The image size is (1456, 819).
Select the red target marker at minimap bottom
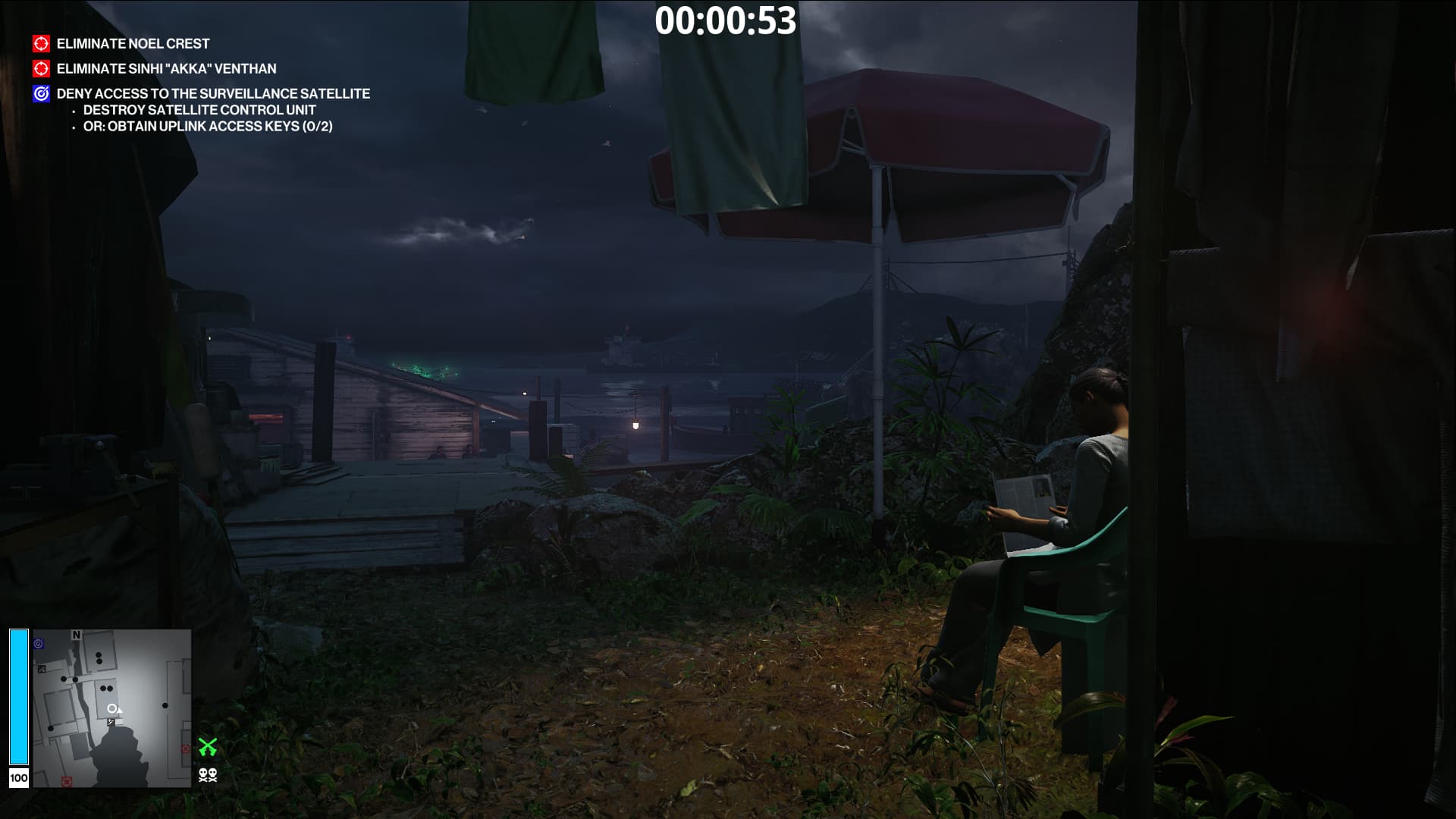pyautogui.click(x=67, y=781)
